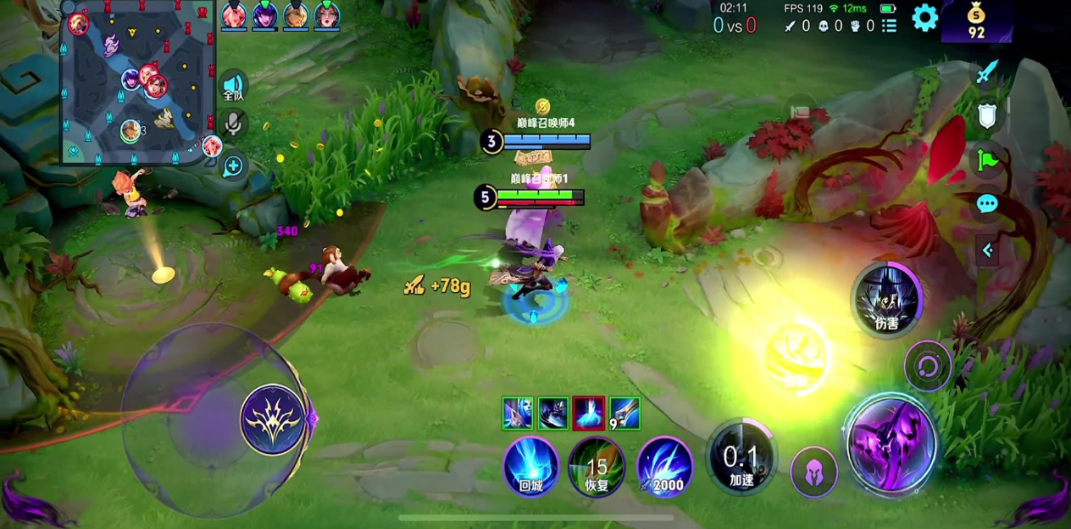Send the blue sword attack signal
1071x529 pixels.
[x=987, y=71]
